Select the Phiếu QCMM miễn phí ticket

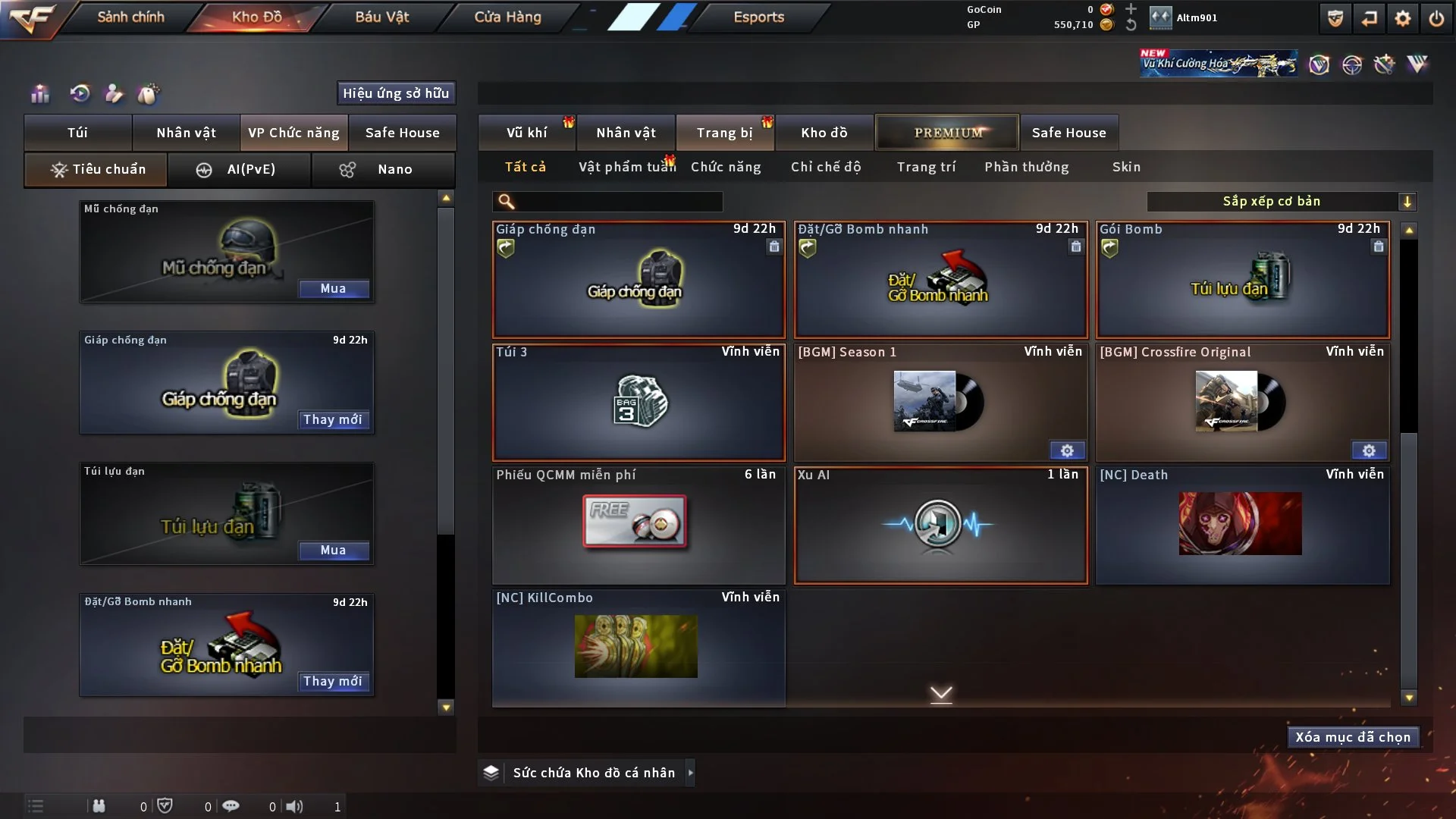click(639, 525)
